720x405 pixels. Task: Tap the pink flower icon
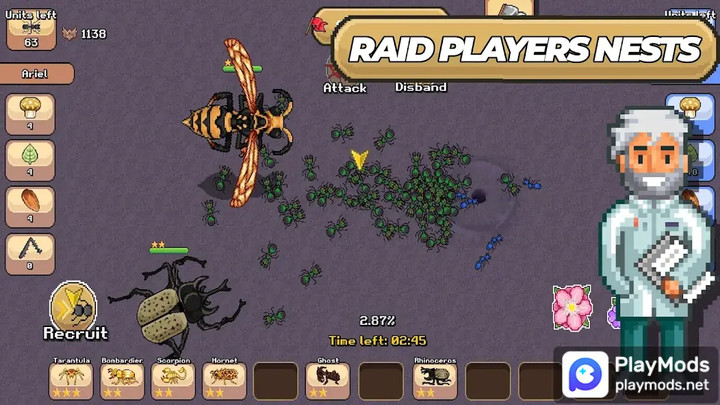pyautogui.click(x=572, y=306)
